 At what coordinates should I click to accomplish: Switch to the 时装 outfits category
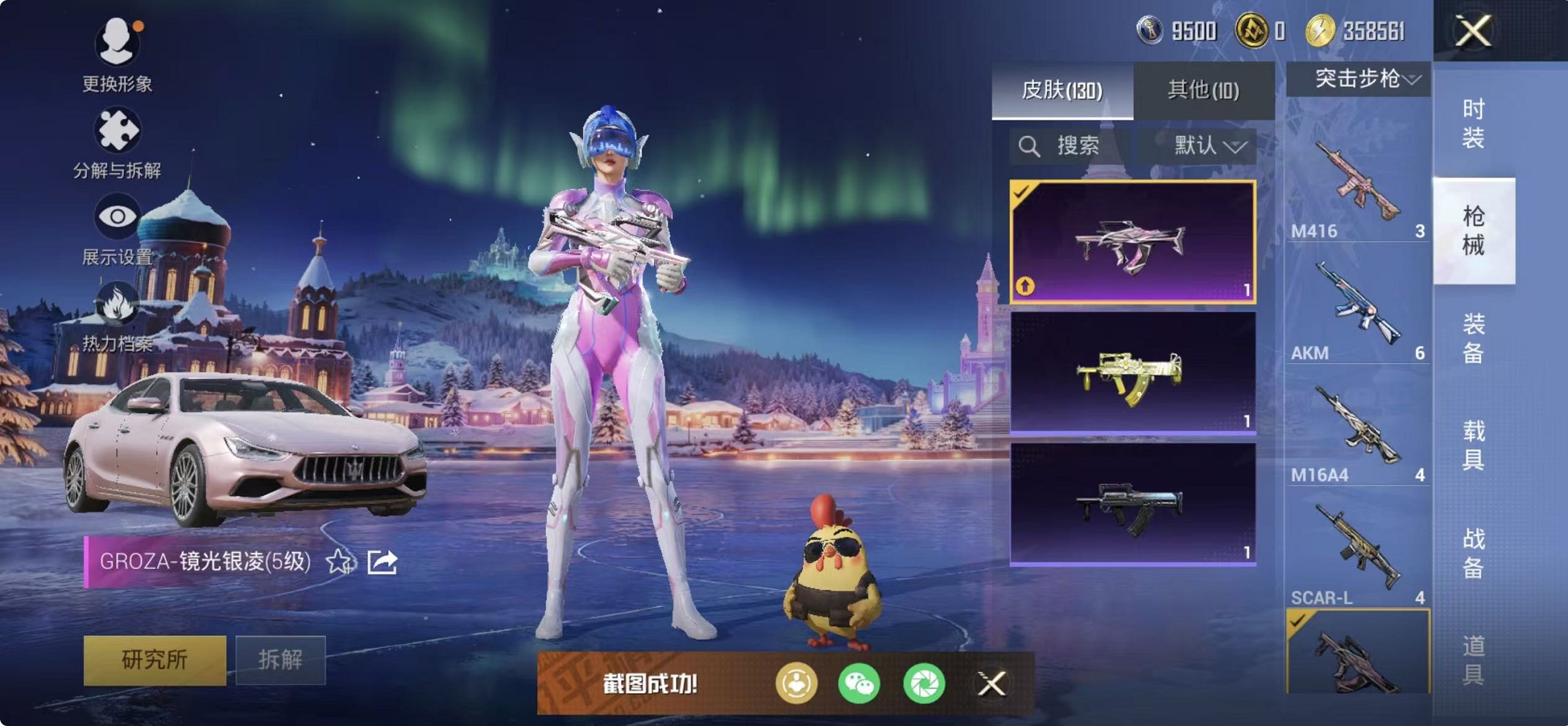[x=1473, y=123]
